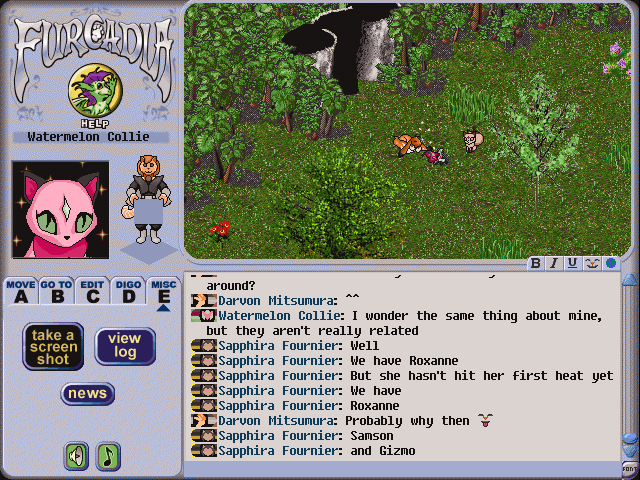This screenshot has width=640, height=480.
Task: Select the MISC E tab
Action: [162, 291]
